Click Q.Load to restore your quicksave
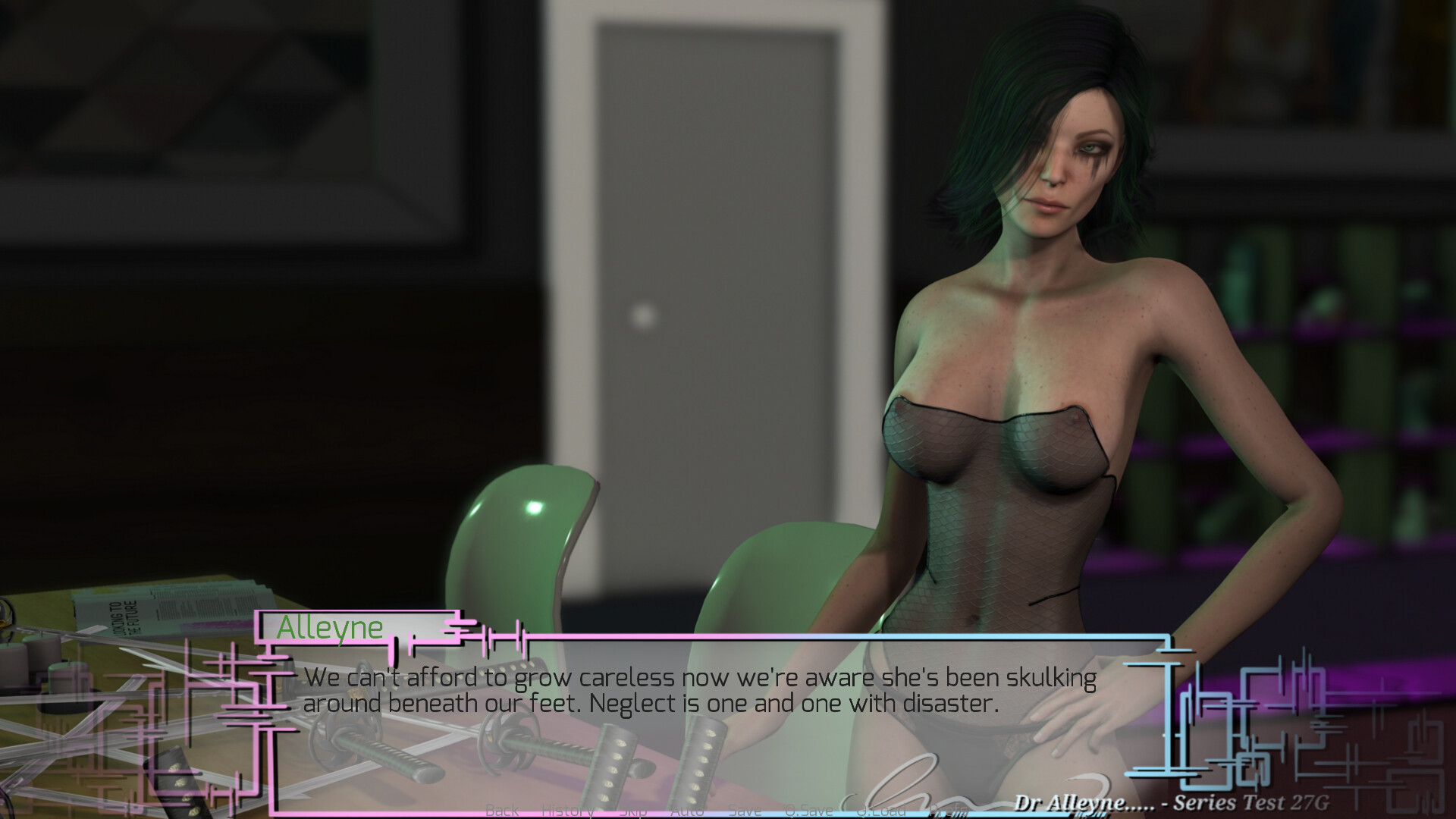Viewport: 1456px width, 819px height. pyautogui.click(x=882, y=810)
